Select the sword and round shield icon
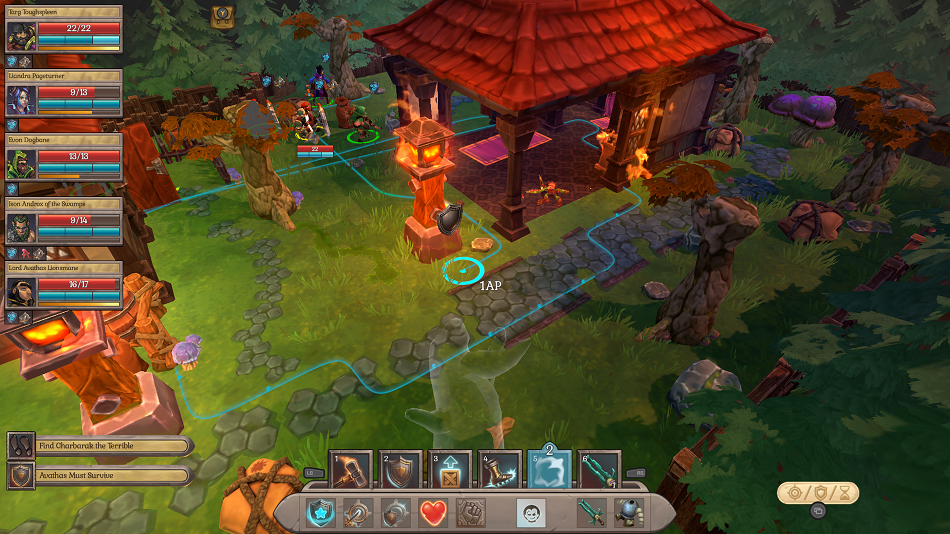This screenshot has height=534, width=950. (357, 512)
